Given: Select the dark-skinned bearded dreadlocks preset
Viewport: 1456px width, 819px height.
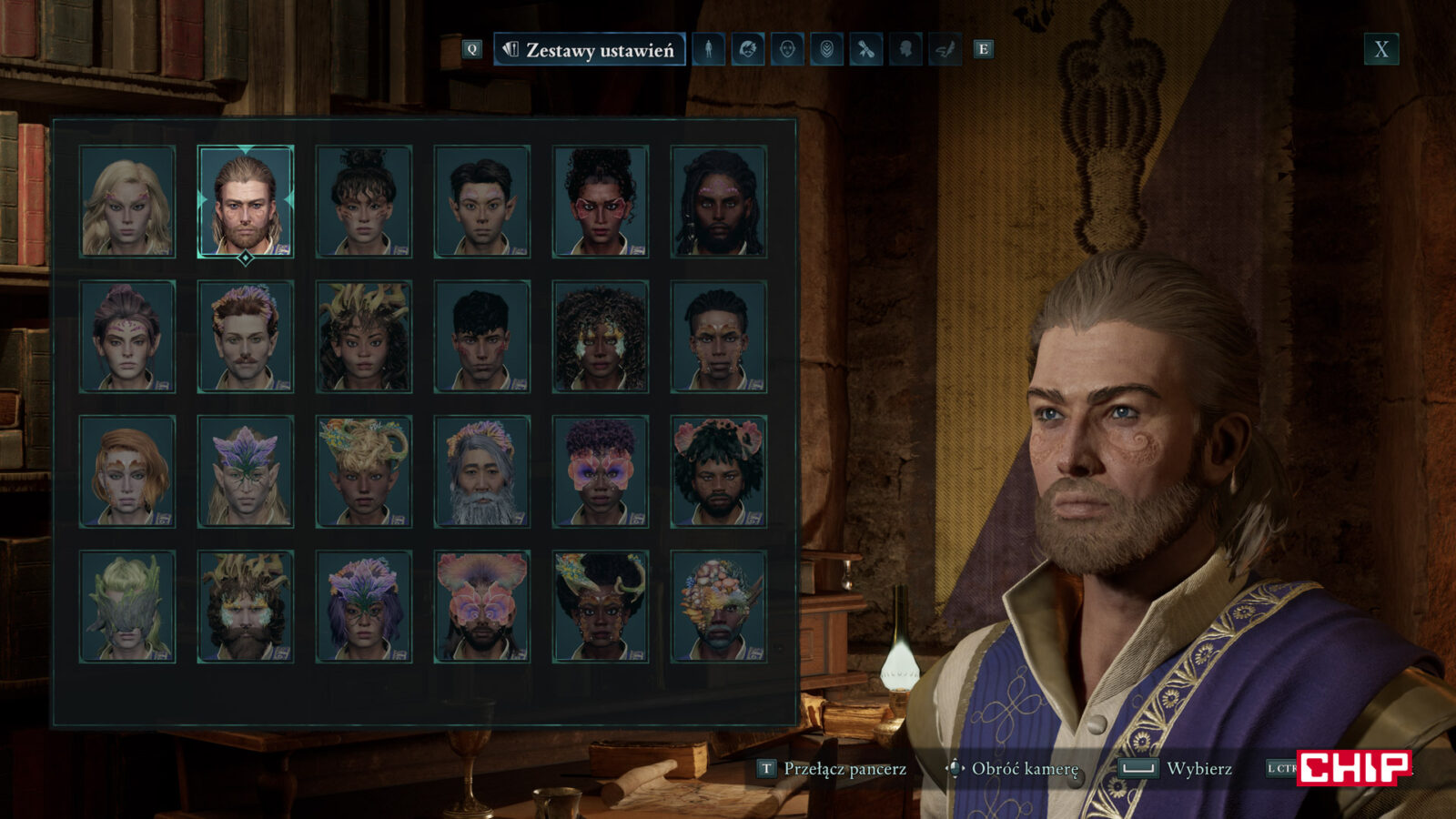Looking at the screenshot, I should [x=719, y=201].
